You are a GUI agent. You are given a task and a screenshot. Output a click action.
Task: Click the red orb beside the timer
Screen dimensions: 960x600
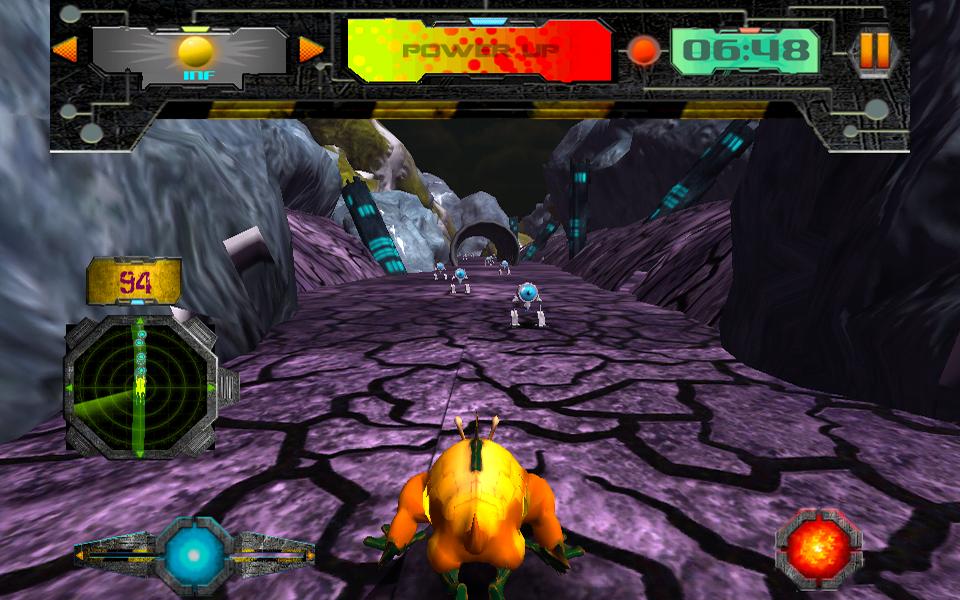[x=643, y=50]
